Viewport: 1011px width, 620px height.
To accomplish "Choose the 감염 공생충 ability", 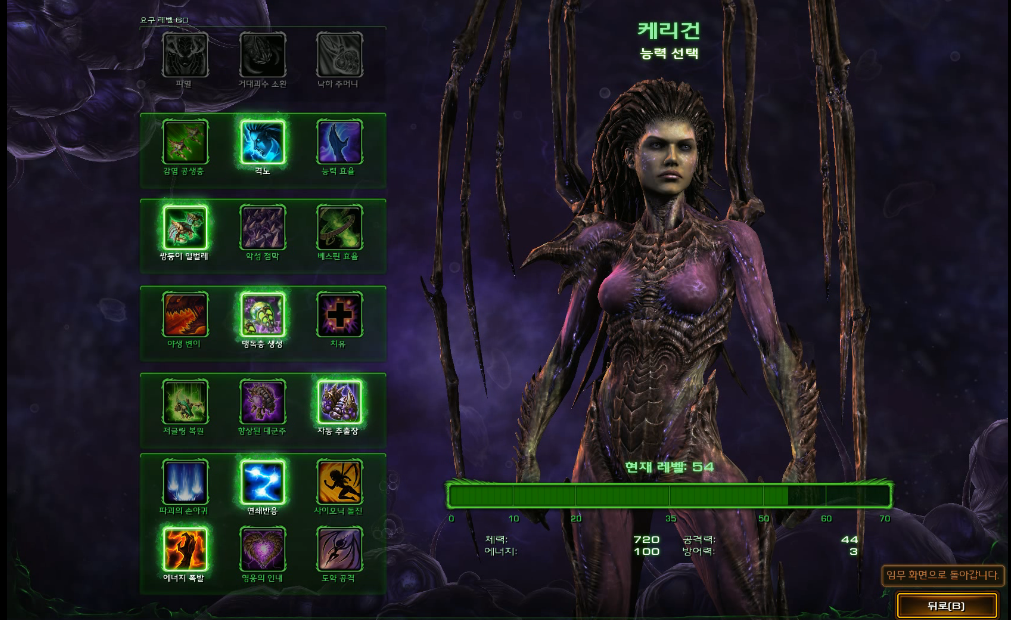I will click(185, 142).
